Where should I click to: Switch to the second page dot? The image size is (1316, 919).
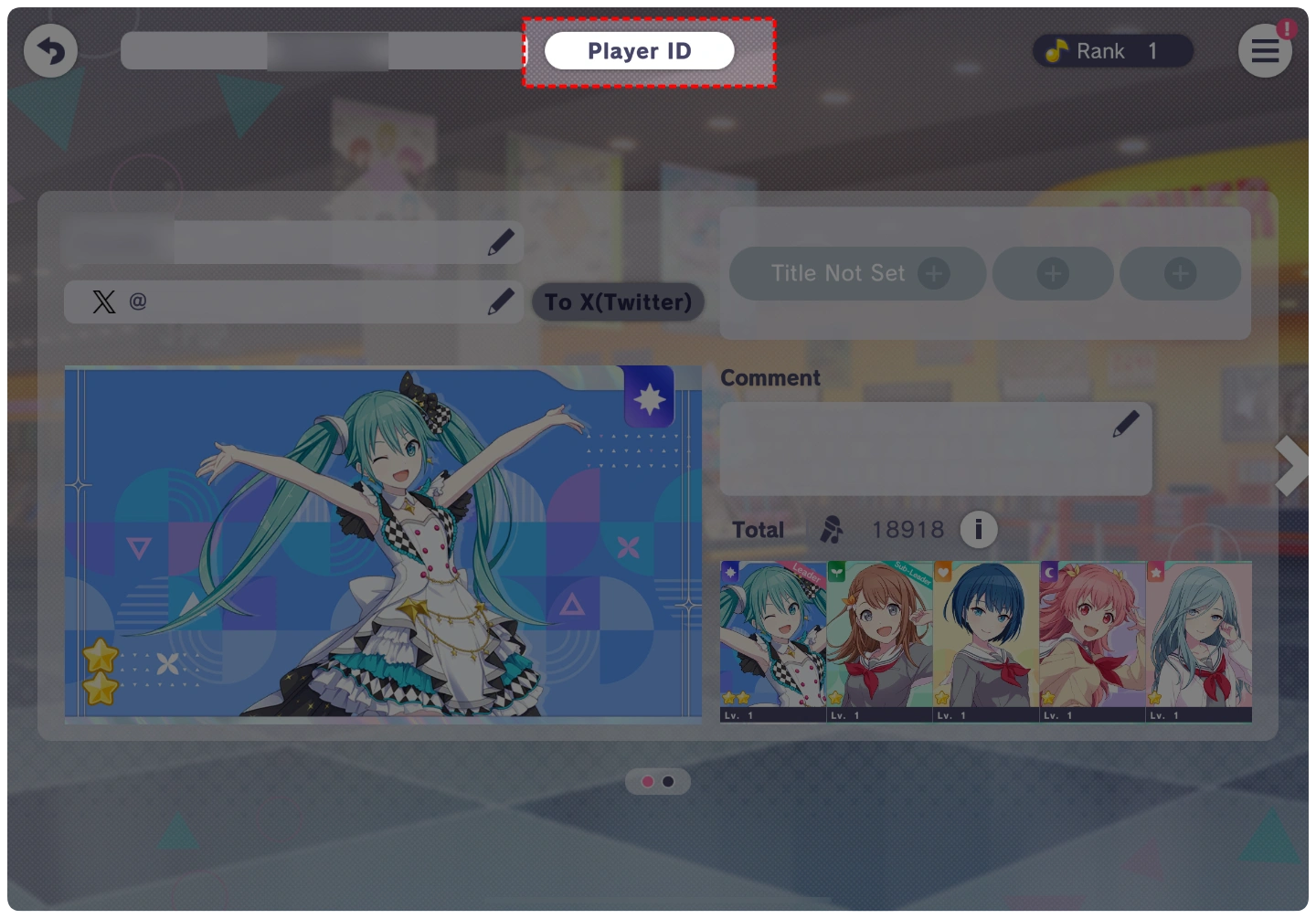coord(669,782)
